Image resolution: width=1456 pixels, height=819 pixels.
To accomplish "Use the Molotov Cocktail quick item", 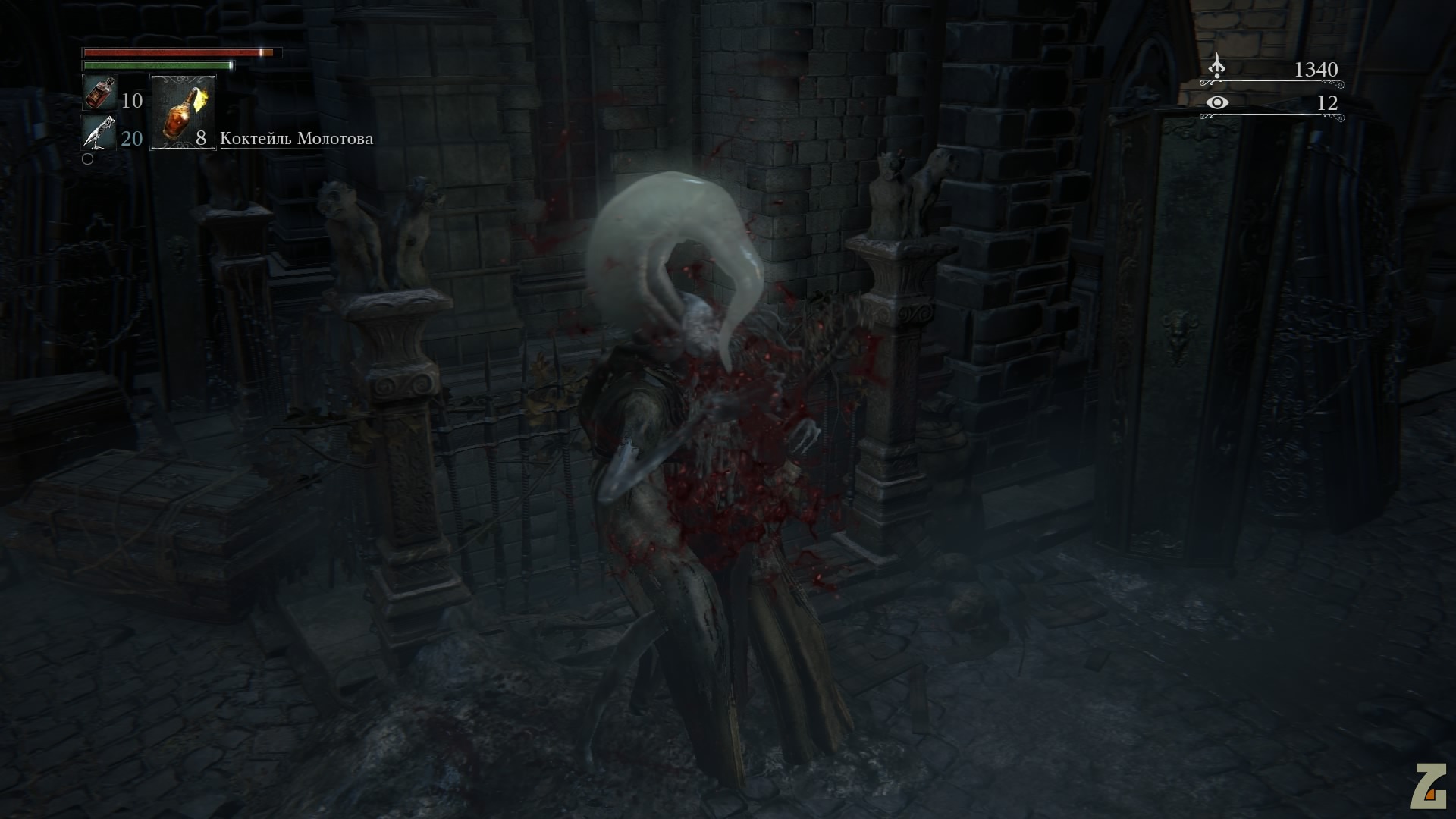I will [183, 112].
